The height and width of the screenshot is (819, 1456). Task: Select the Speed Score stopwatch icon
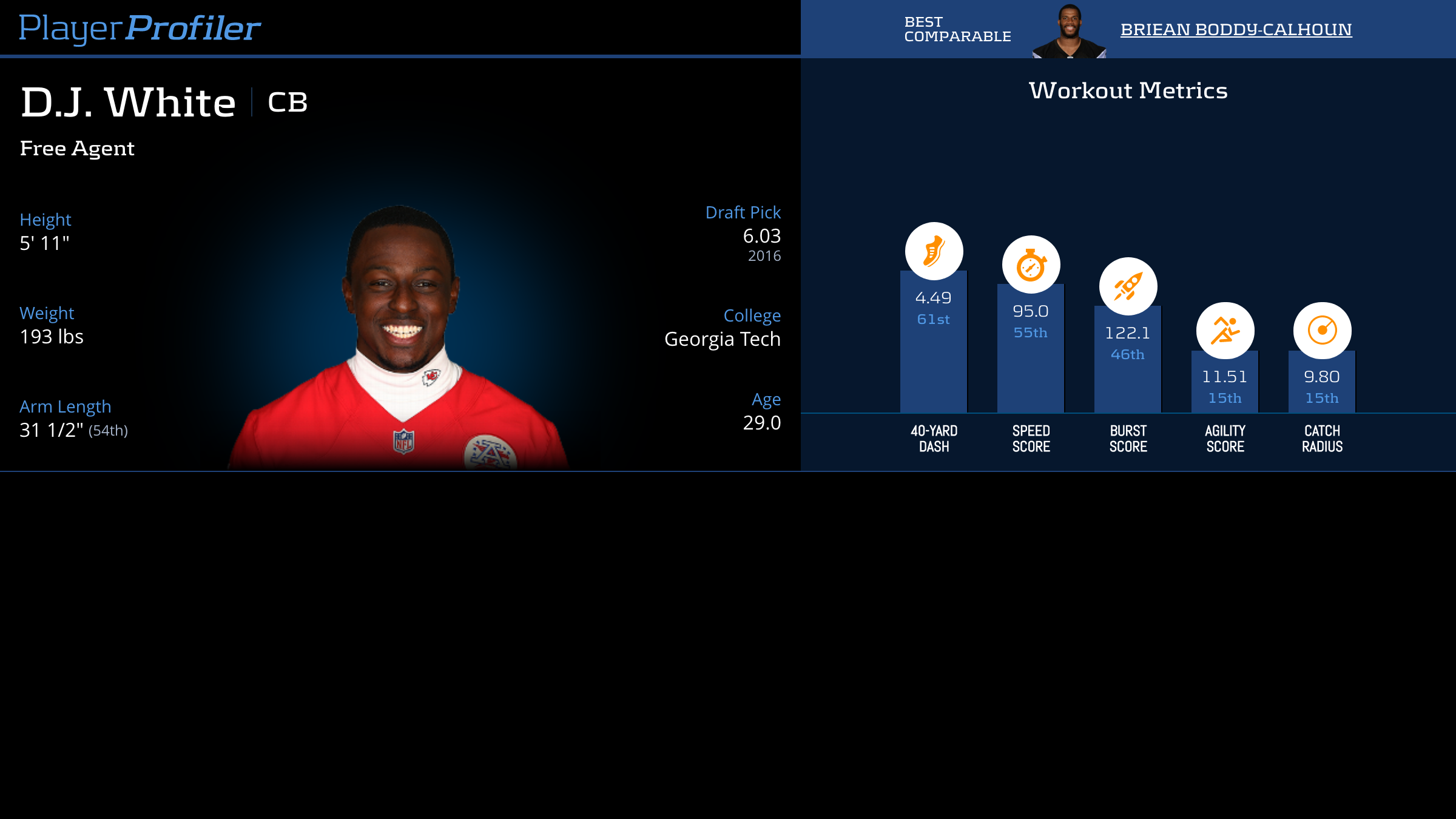pyautogui.click(x=1031, y=265)
